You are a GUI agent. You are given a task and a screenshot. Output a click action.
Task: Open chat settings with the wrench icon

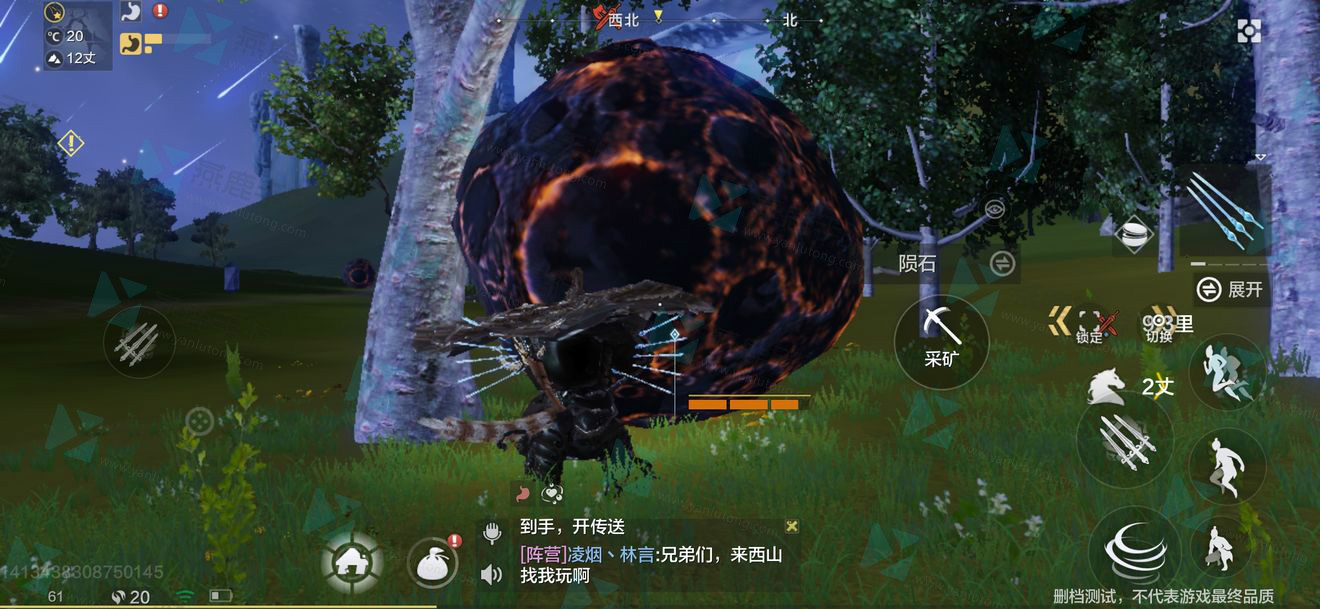point(792,526)
